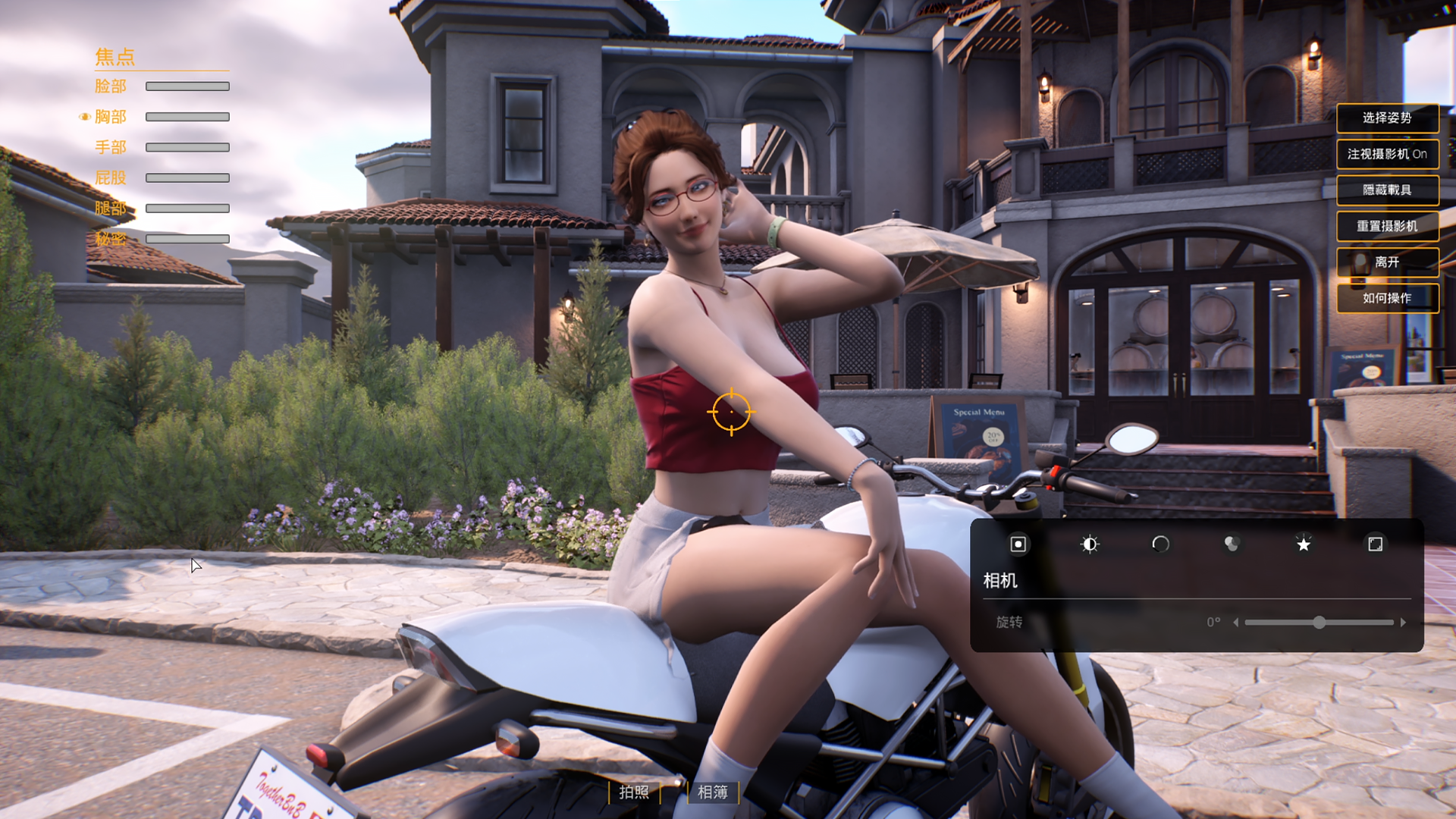Open 如何操作 instructions
Screen dimensions: 1456x819
(x=1388, y=298)
